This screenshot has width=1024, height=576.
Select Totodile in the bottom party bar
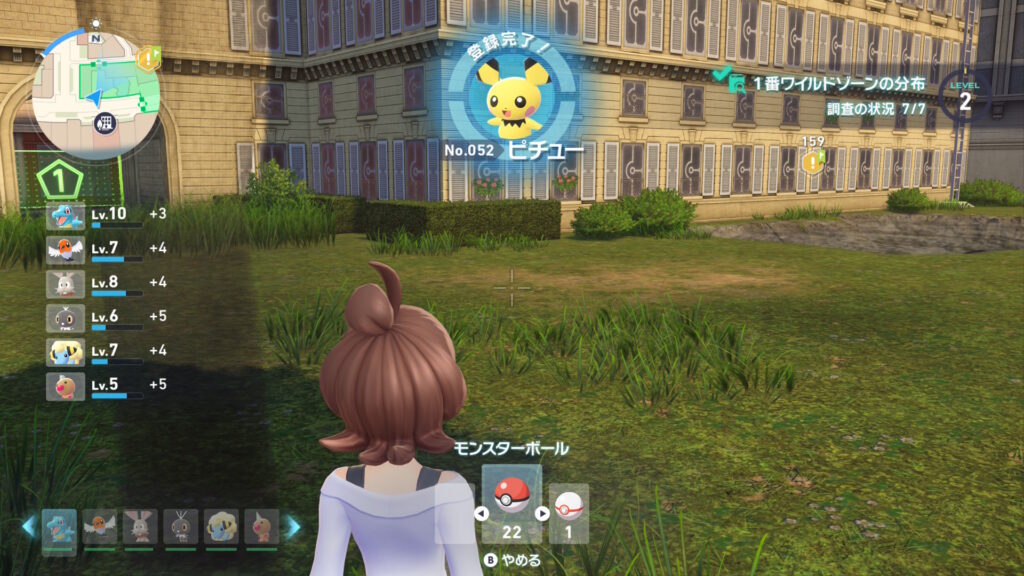tap(59, 528)
